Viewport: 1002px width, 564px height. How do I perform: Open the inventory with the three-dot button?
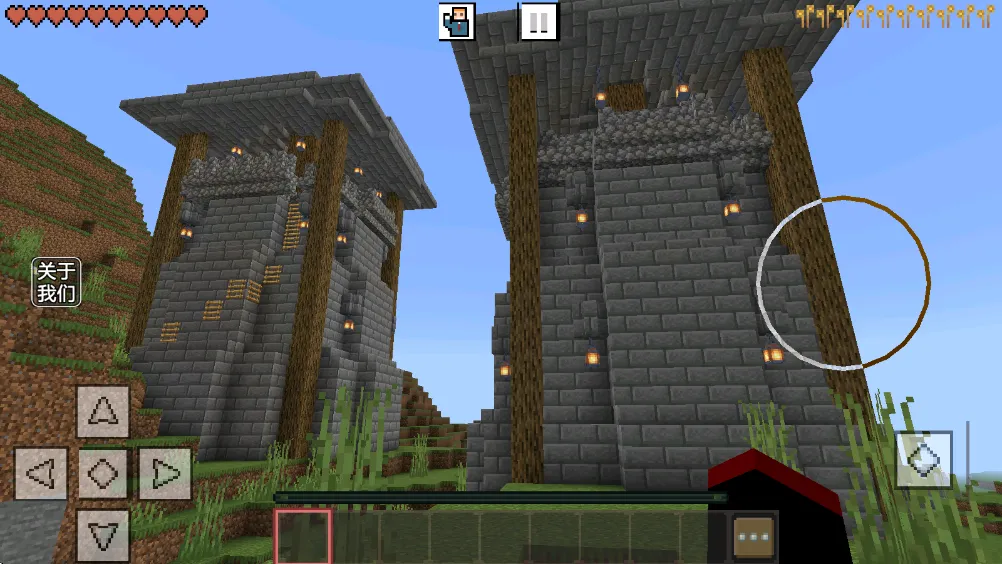[754, 537]
